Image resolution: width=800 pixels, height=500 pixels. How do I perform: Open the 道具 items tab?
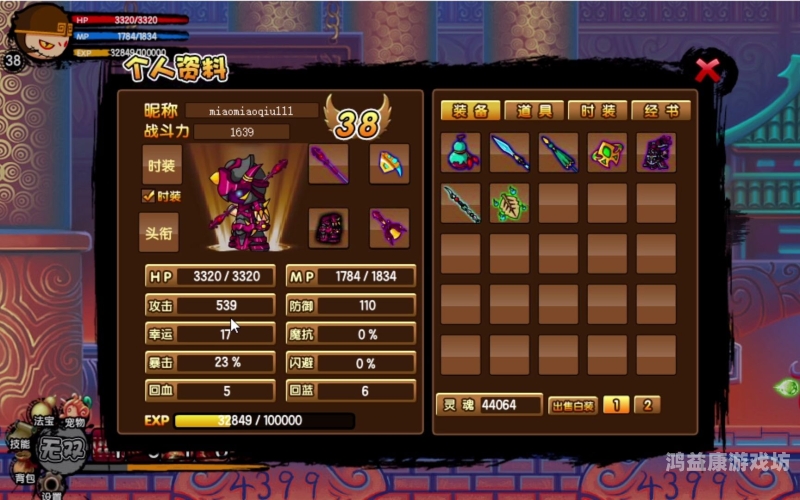533,110
